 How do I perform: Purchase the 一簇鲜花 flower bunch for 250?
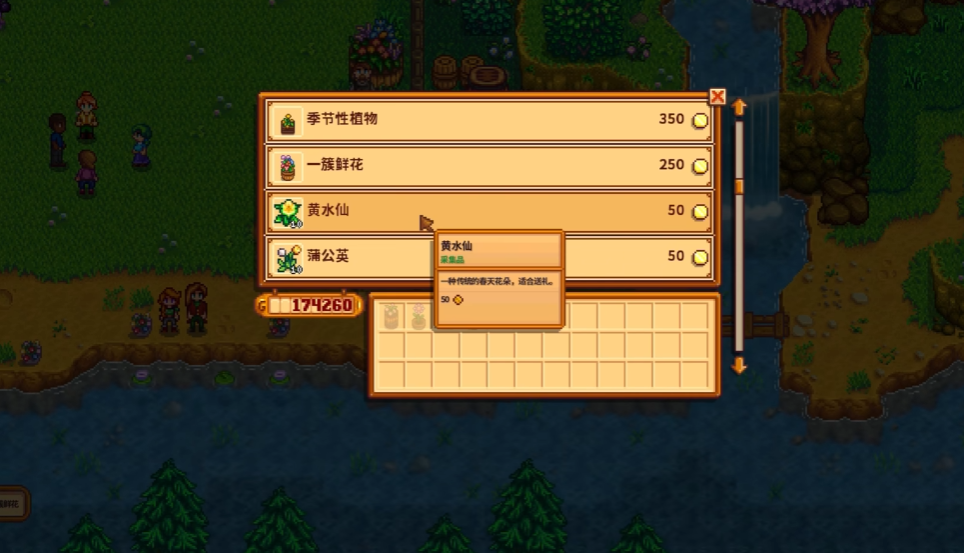pyautogui.click(x=490, y=165)
